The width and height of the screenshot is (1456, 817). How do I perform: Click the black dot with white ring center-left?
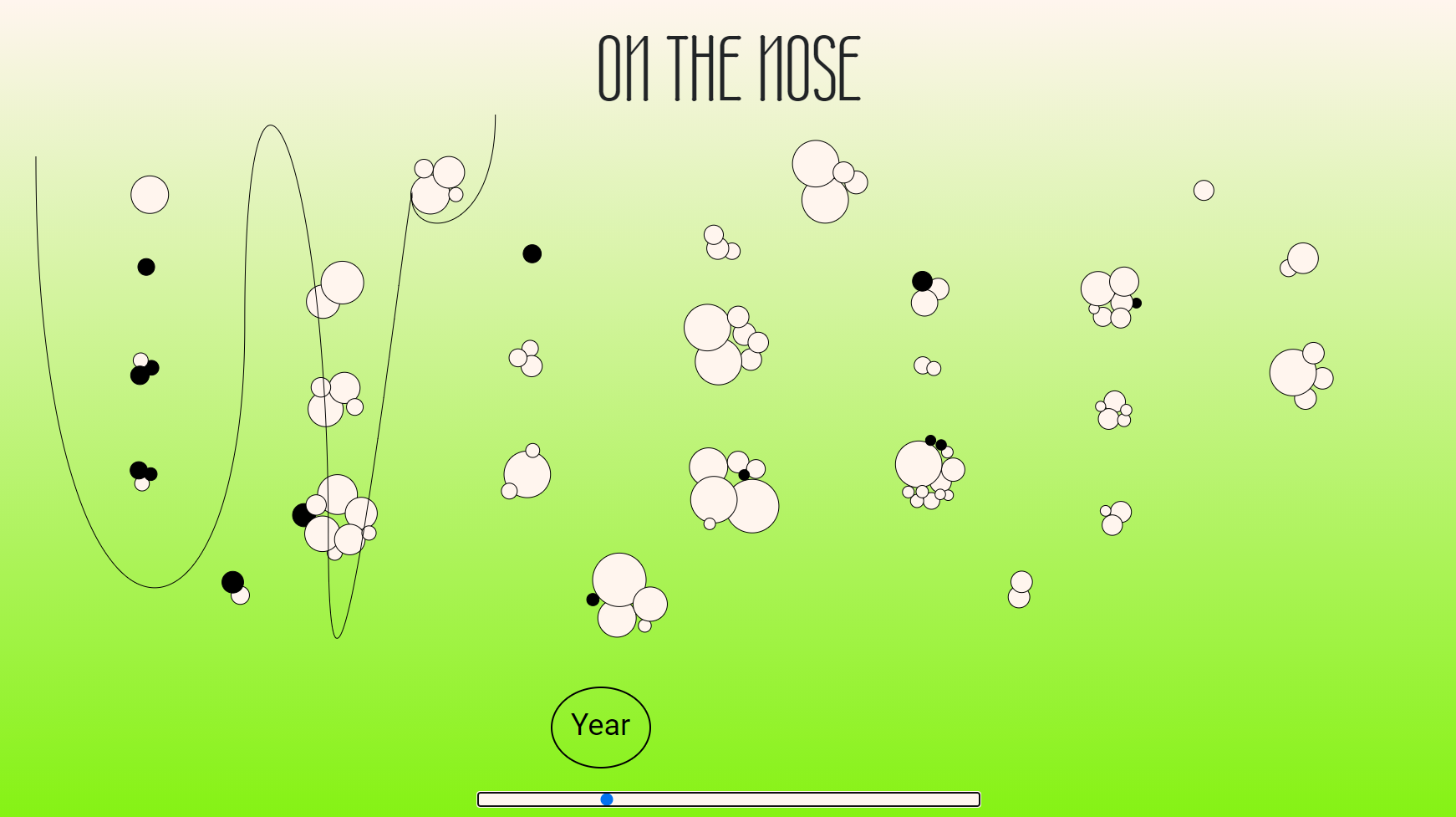(232, 581)
